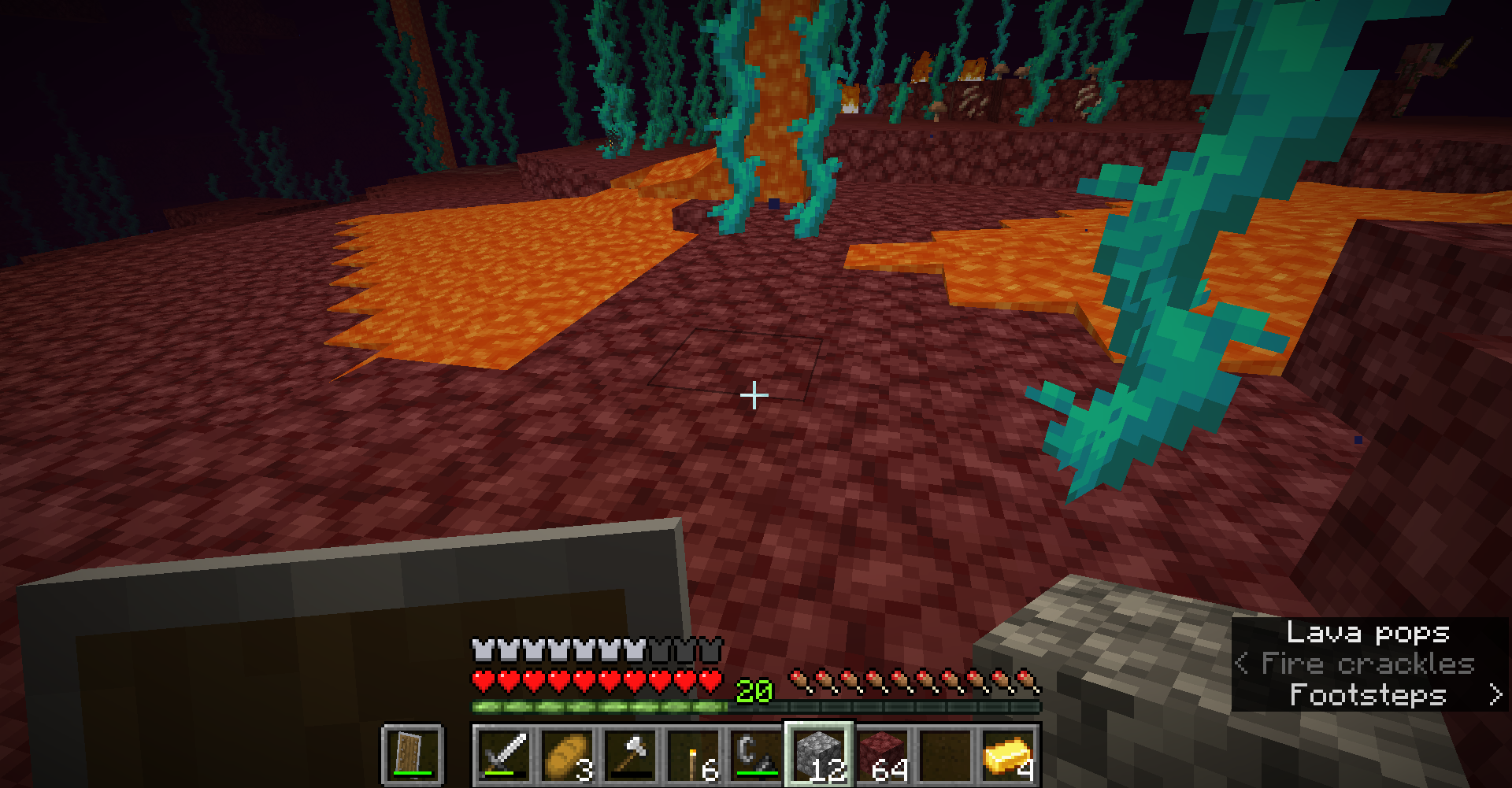
Task: Select the flint and steel slot
Action: tap(756, 755)
